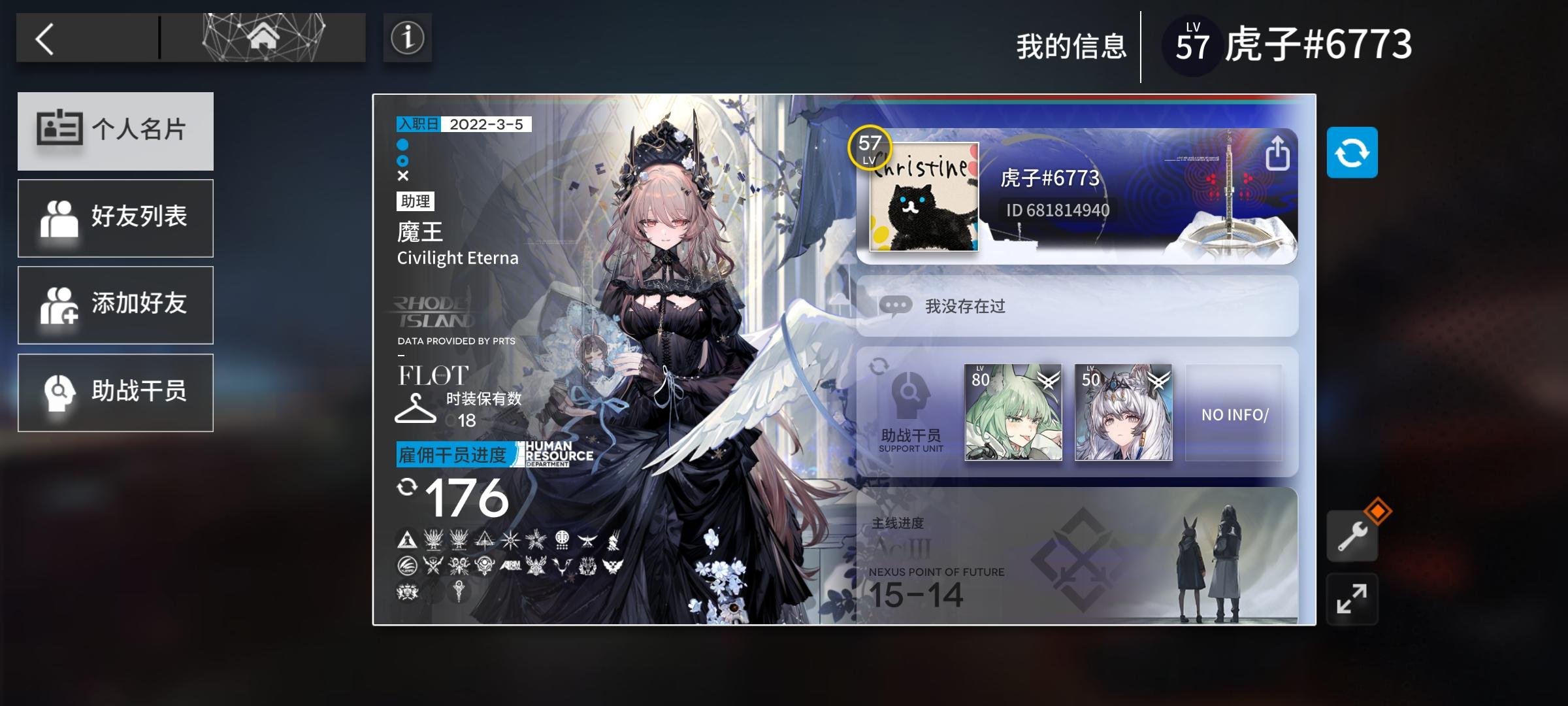Click the home base icon in top bar

[264, 37]
